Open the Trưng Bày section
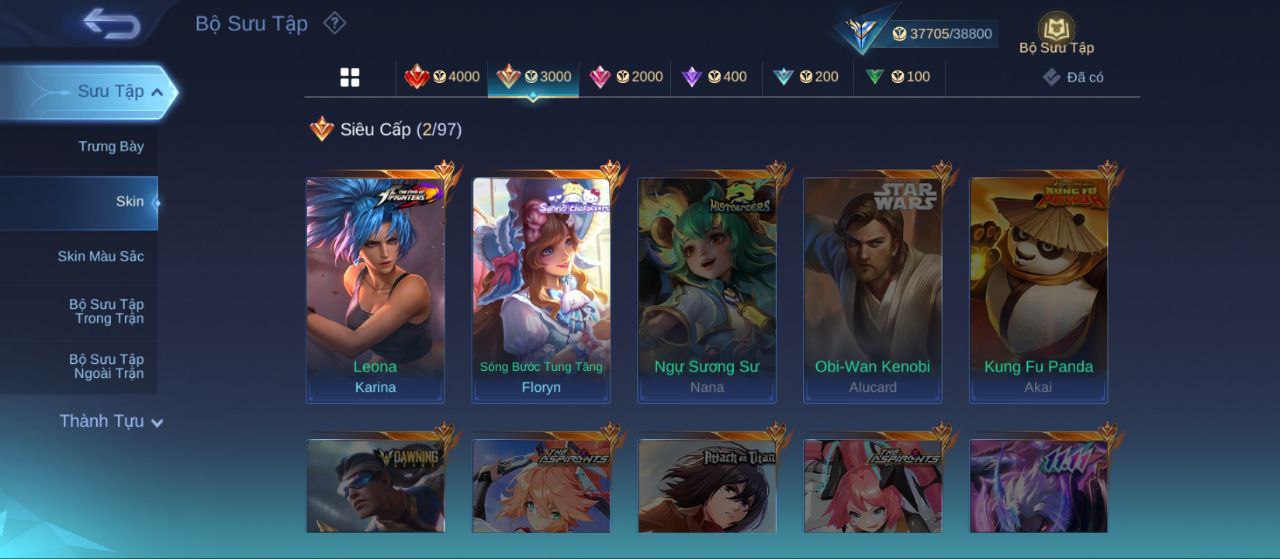 (111, 147)
